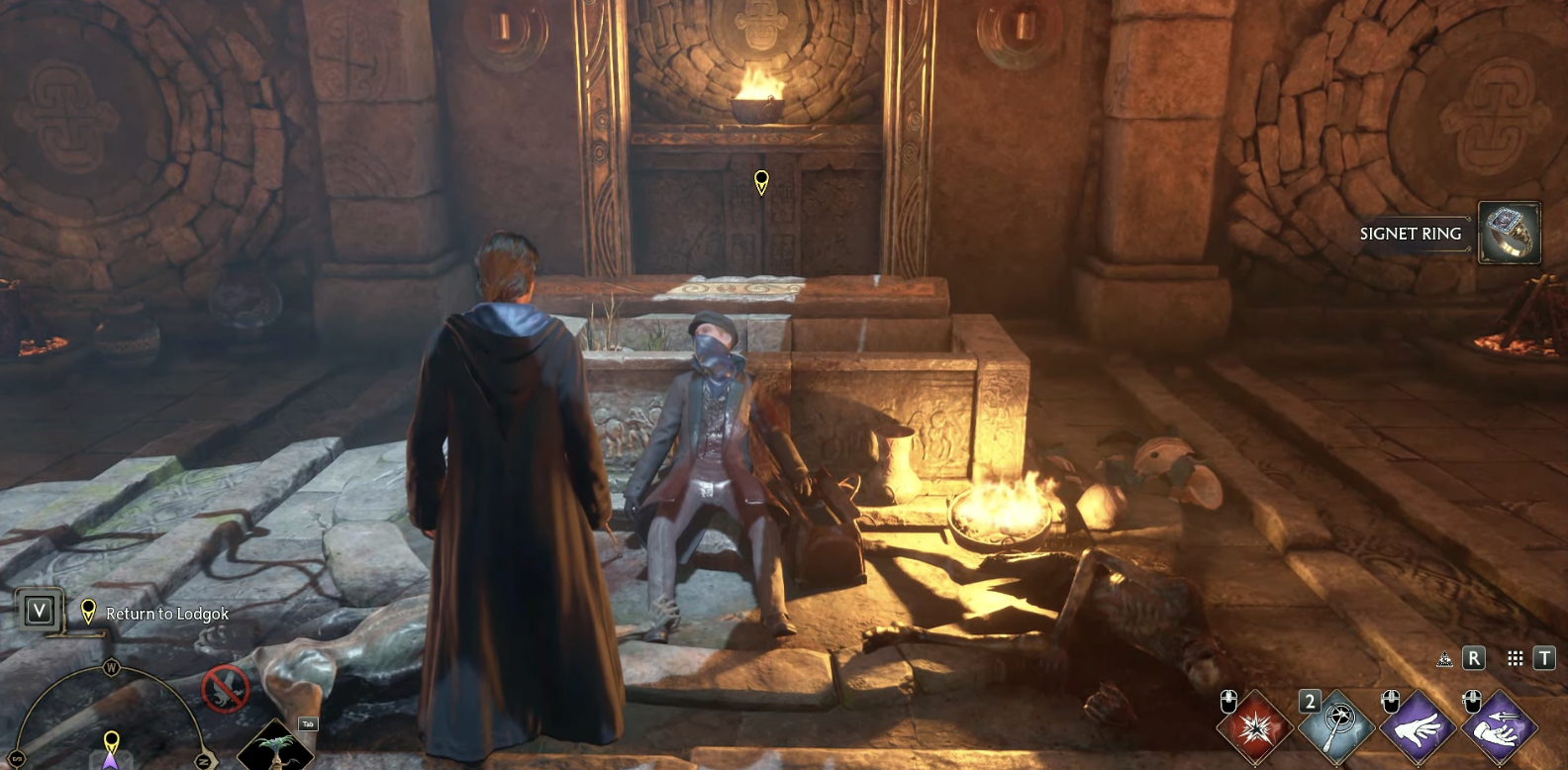The width and height of the screenshot is (1568, 770).
Task: Click the triangle talent icon beside R
Action: point(1444,659)
